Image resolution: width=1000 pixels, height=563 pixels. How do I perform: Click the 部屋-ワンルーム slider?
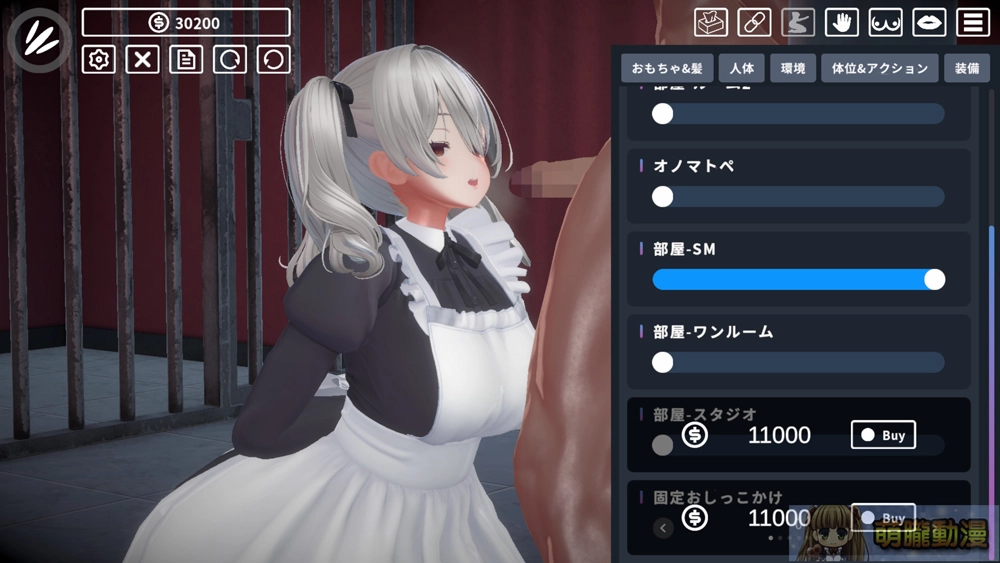tap(798, 362)
